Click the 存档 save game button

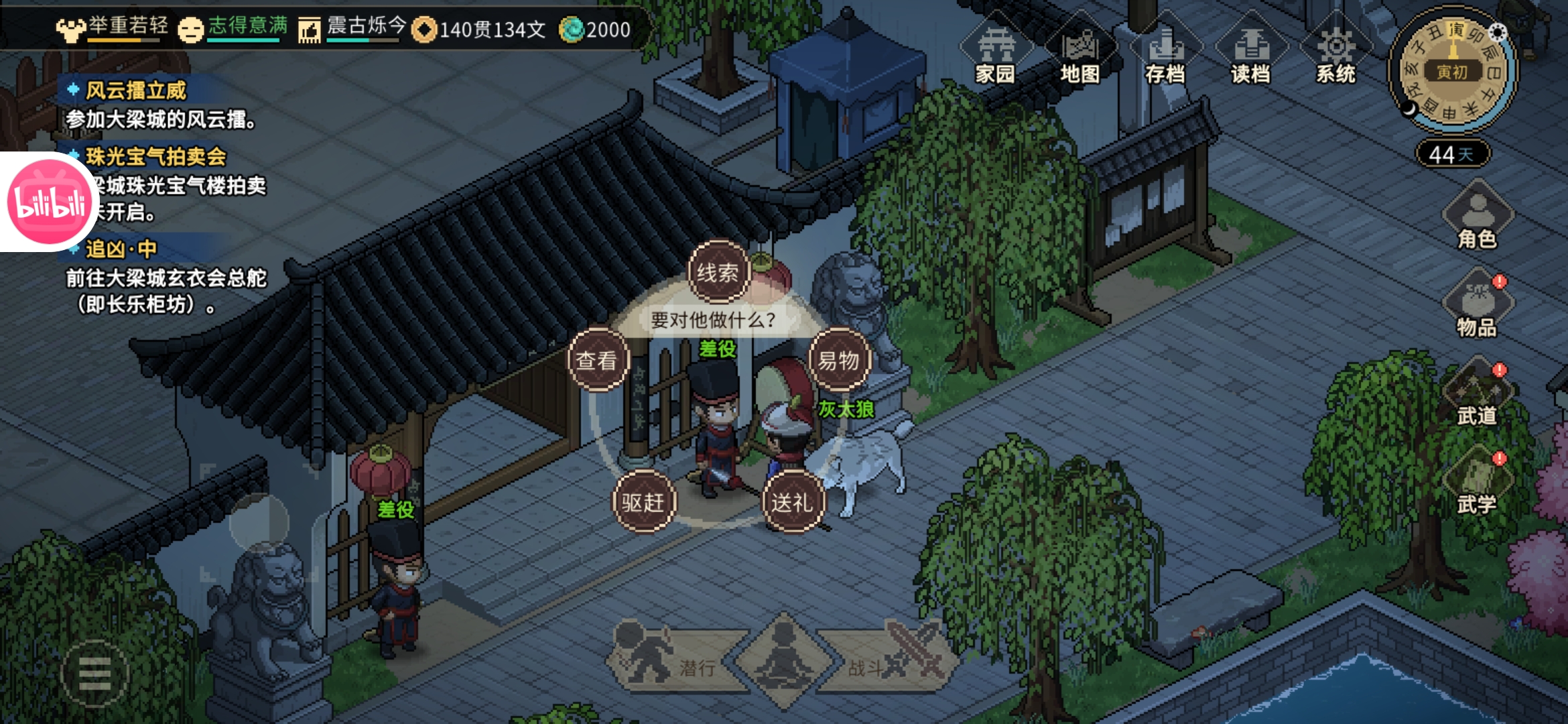(1165, 55)
